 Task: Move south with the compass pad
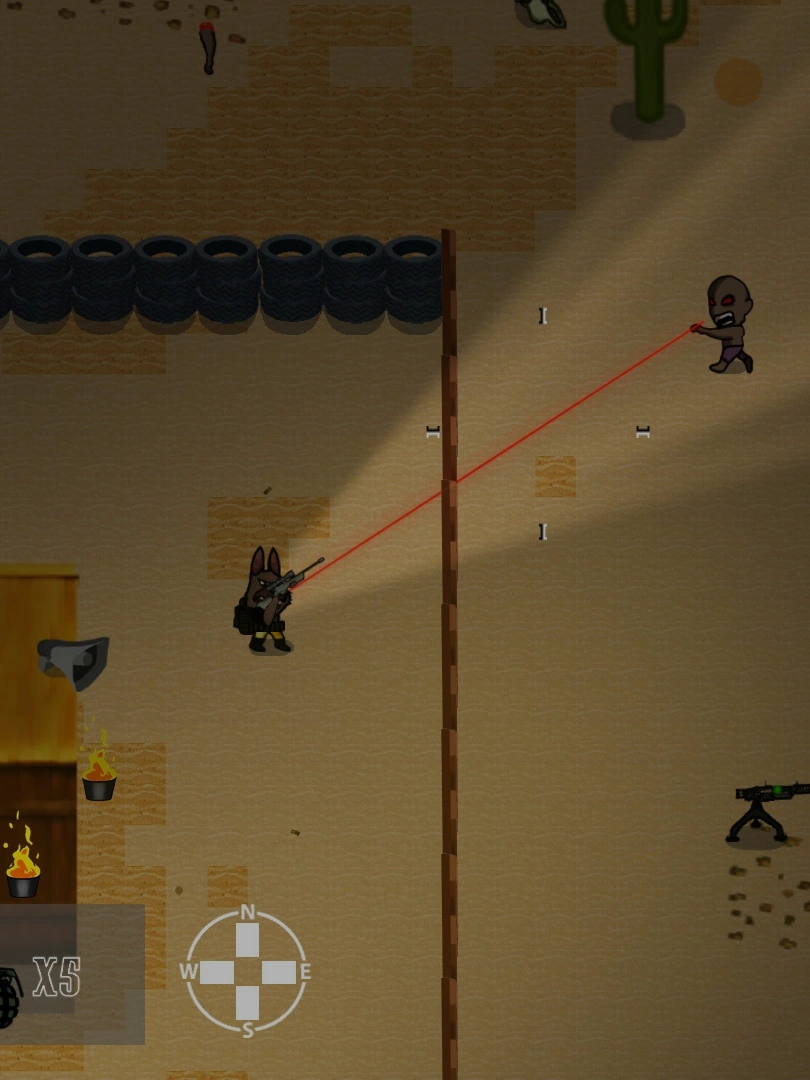click(x=247, y=1004)
